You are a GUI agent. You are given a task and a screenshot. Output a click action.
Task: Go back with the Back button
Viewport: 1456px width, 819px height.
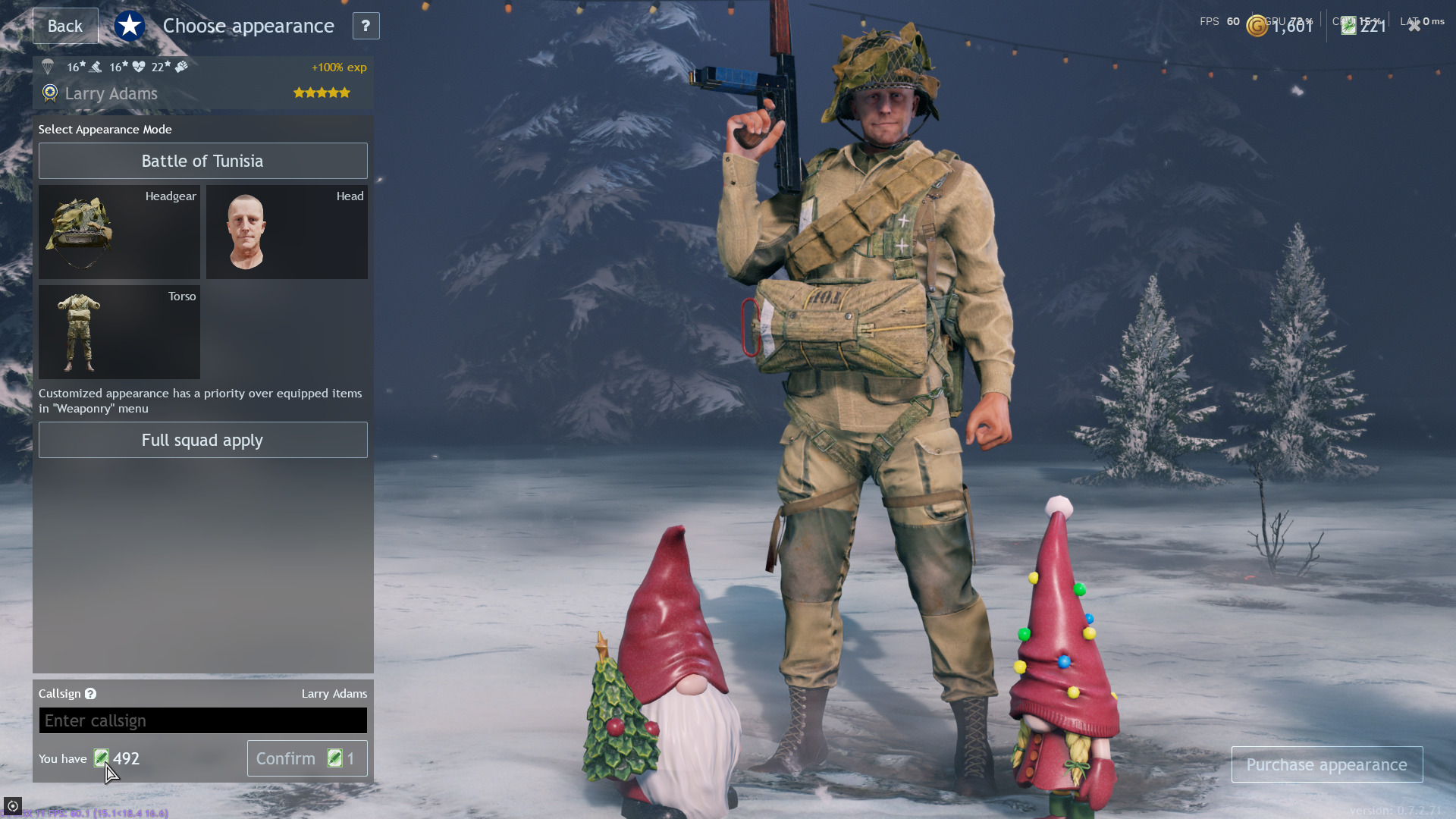[65, 26]
